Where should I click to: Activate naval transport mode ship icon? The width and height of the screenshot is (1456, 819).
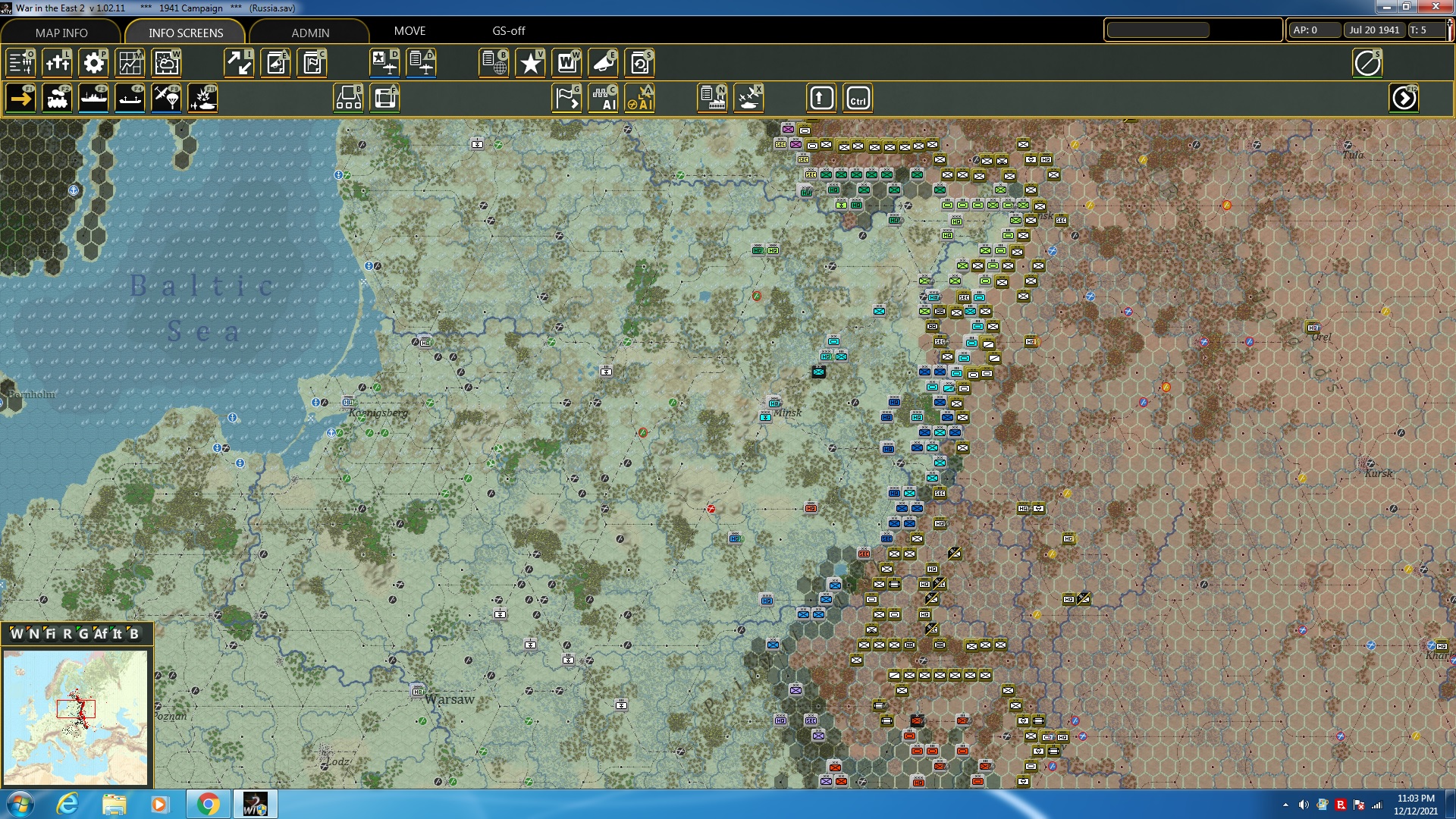tap(94, 98)
